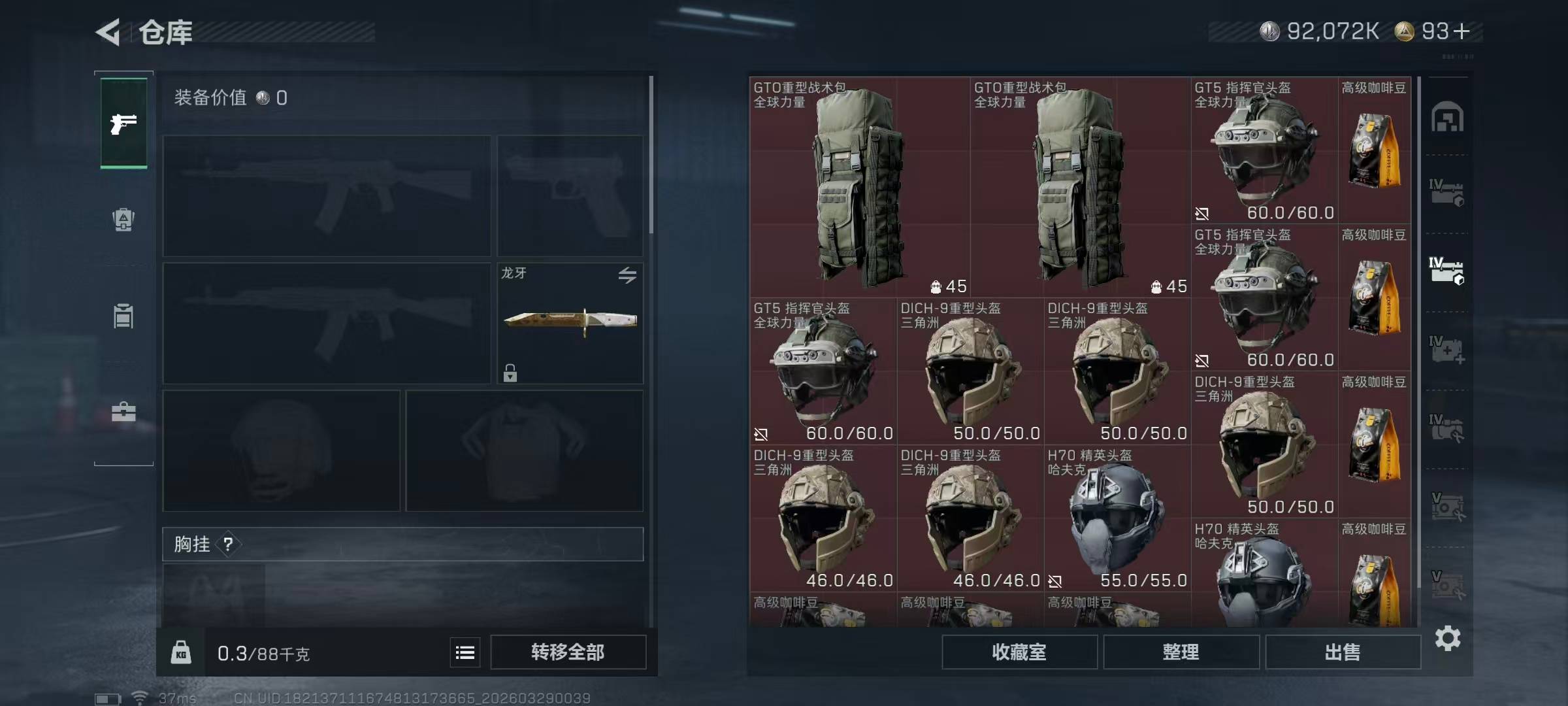Choose 出售 to sell items
1568x706 pixels.
pos(1343,652)
